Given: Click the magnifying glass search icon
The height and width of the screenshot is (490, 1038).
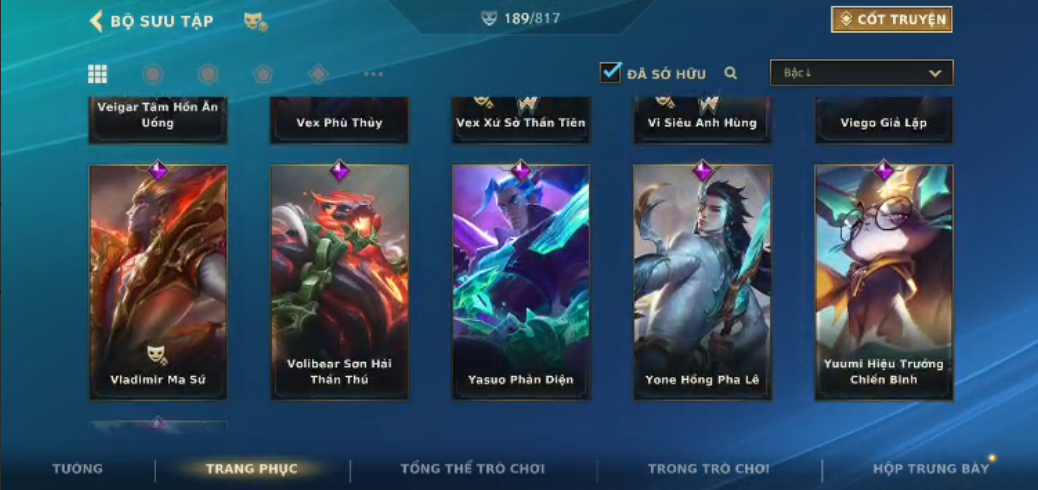Looking at the screenshot, I should pos(731,73).
